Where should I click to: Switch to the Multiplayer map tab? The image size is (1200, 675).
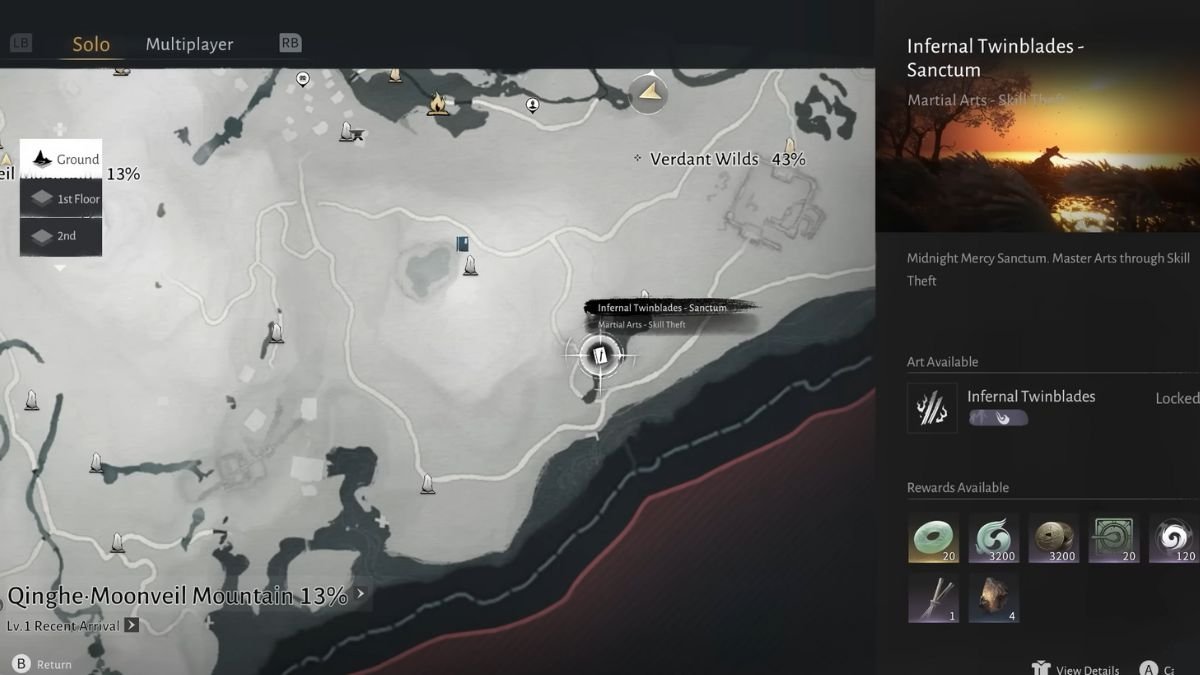pos(189,45)
